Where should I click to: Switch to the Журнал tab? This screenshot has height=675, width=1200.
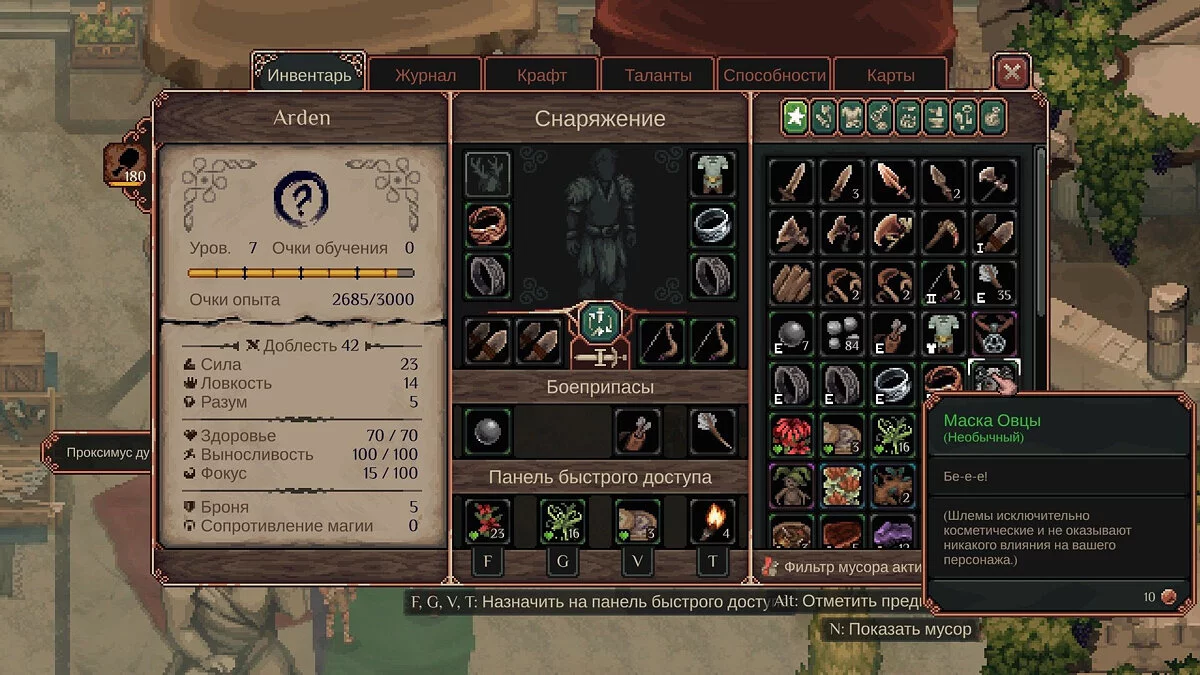click(425, 75)
